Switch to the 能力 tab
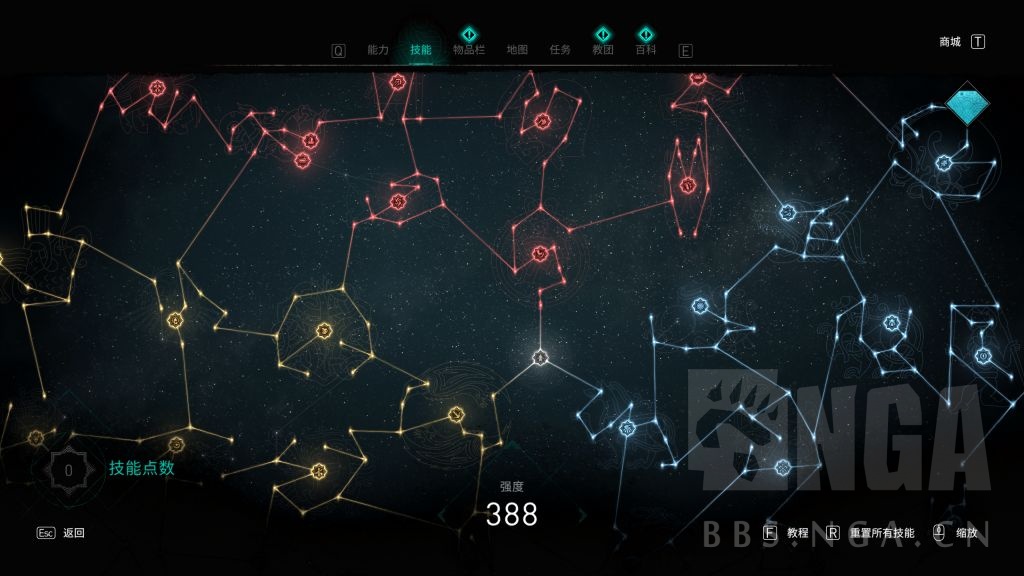Image resolution: width=1024 pixels, height=576 pixels. pos(378,50)
